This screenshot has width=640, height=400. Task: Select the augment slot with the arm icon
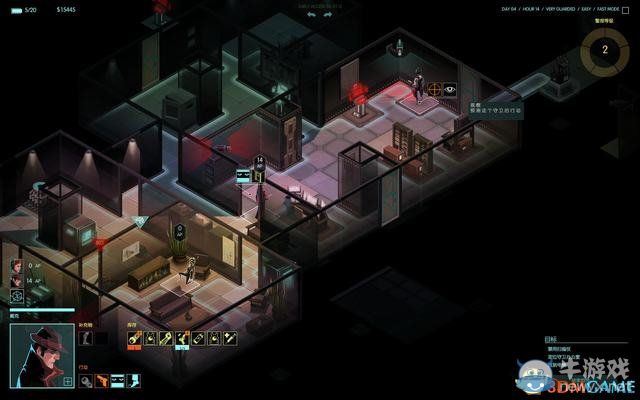pyautogui.click(x=85, y=339)
